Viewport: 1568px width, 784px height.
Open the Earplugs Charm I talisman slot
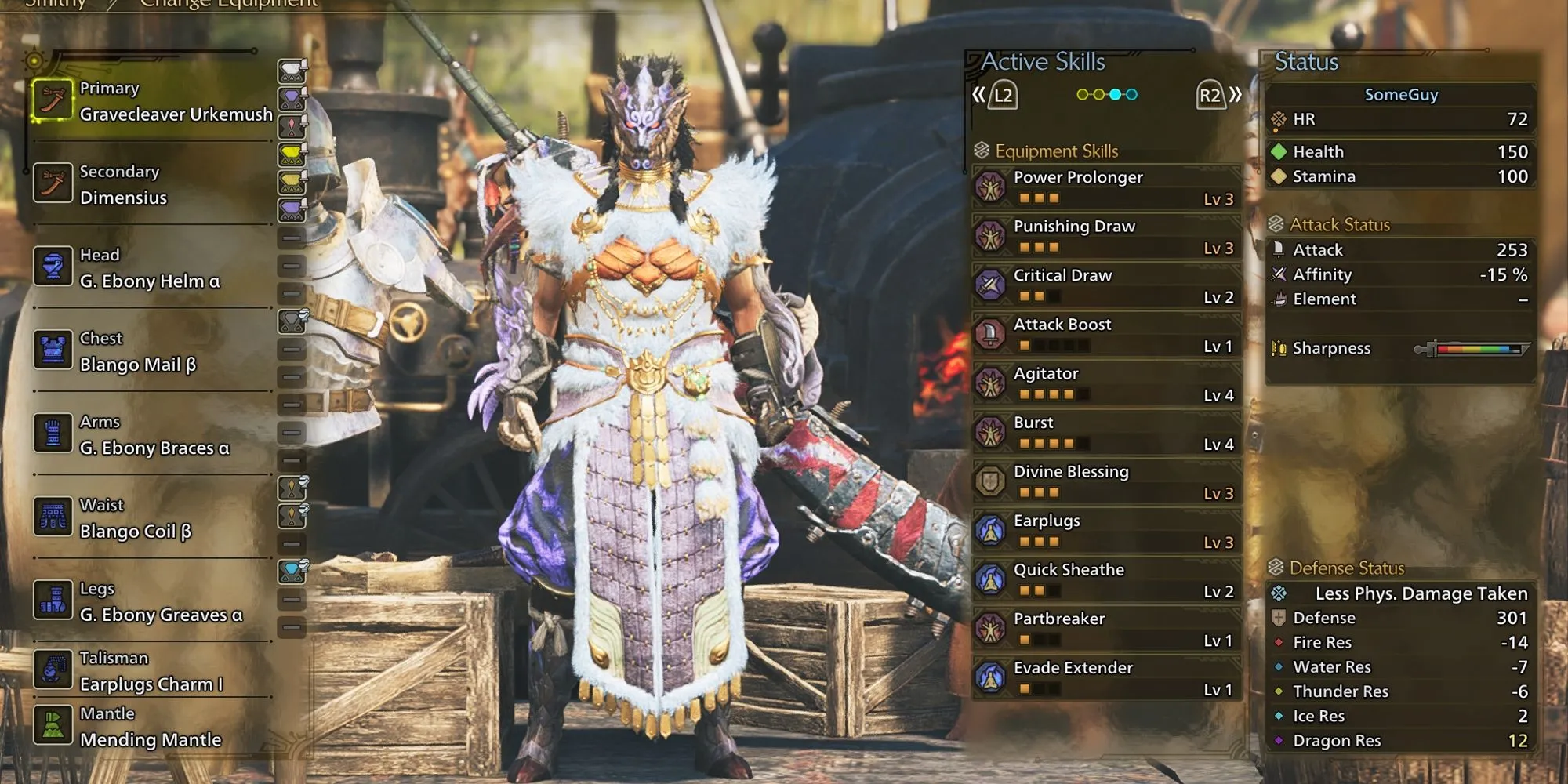(153, 671)
